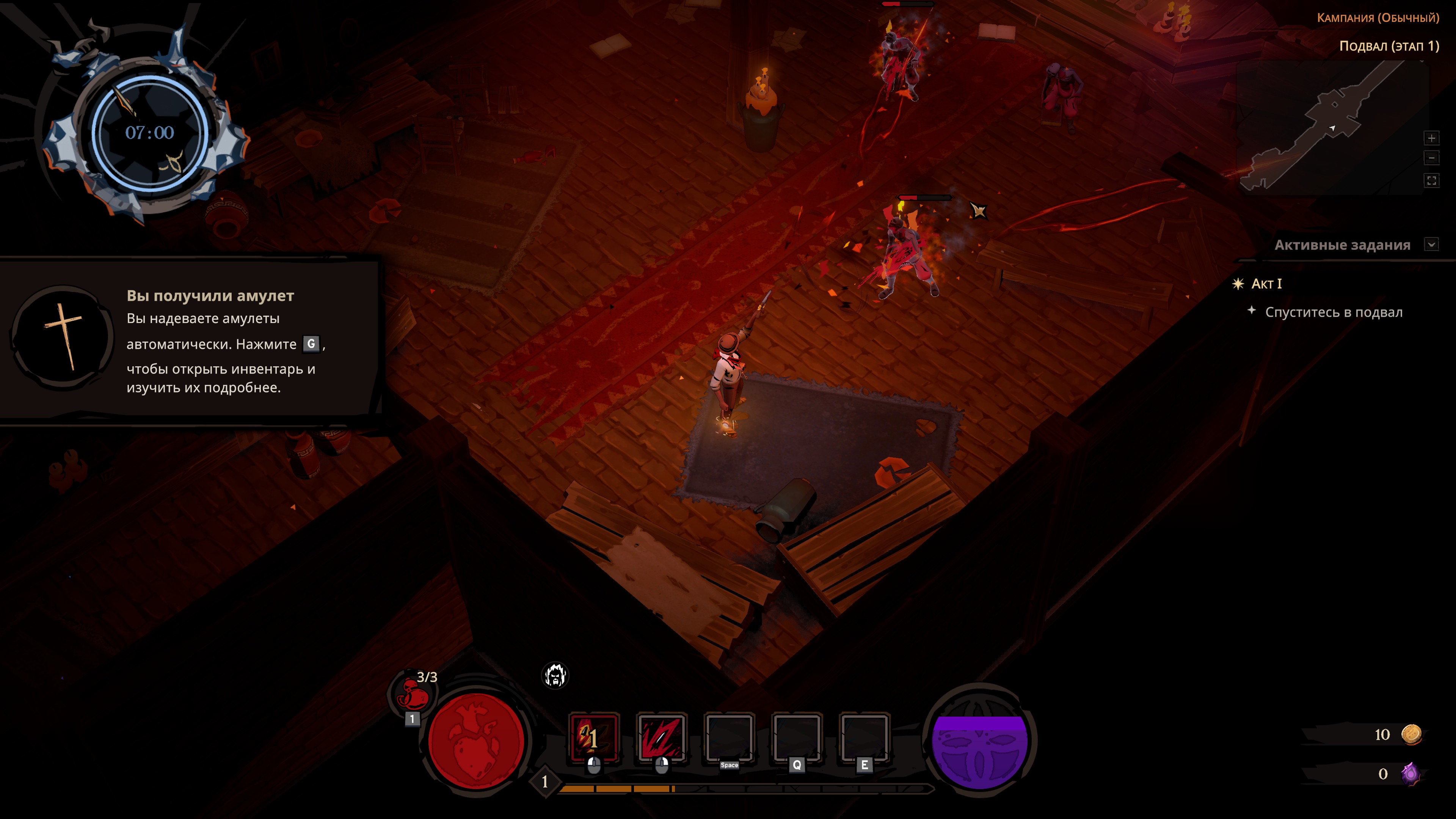Image resolution: width=1456 pixels, height=819 pixels.
Task: Click the purple soul gem currency icon
Action: (x=1410, y=773)
